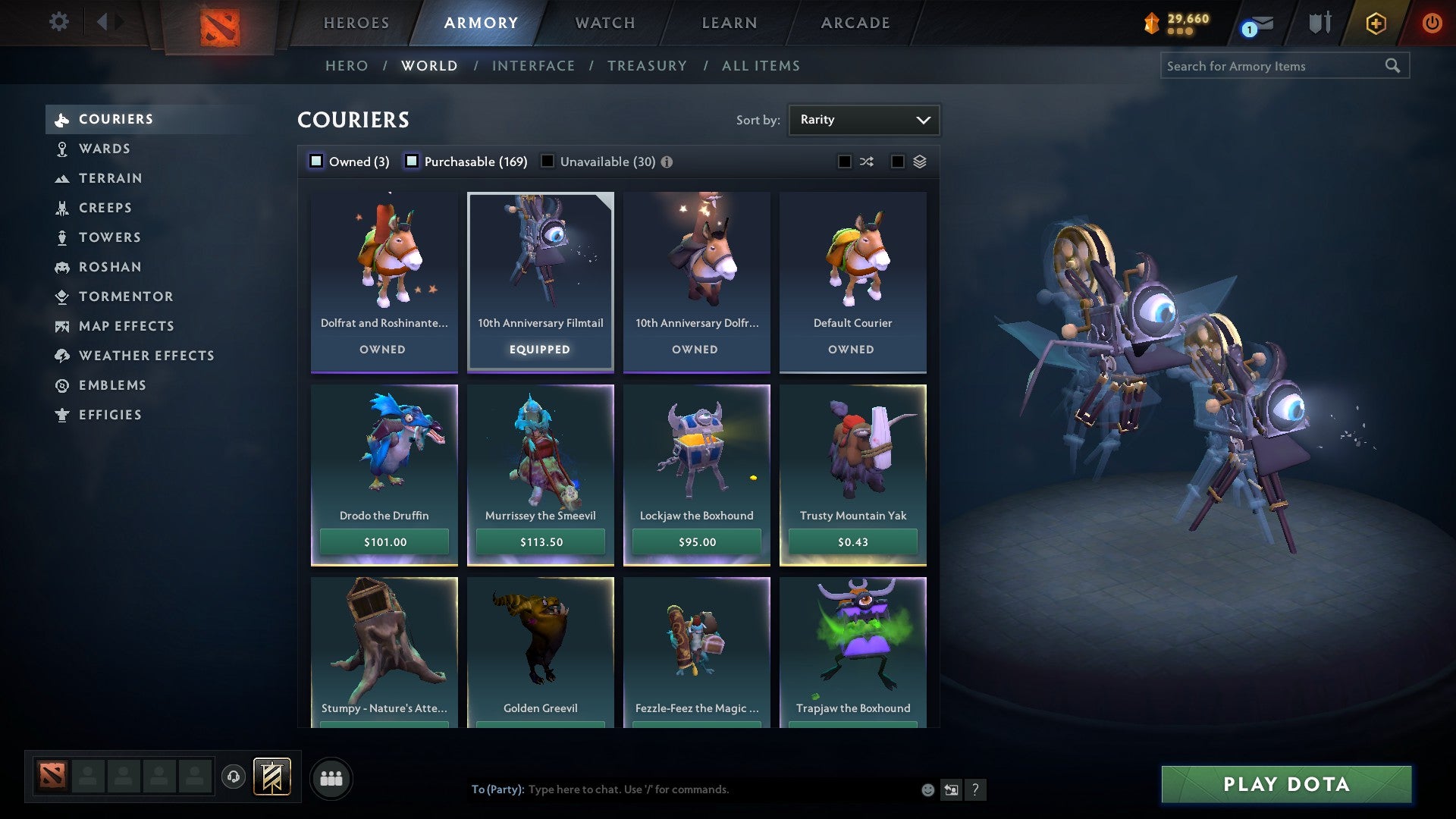
Task: Open the Treasury section of the Armory
Action: (647, 66)
